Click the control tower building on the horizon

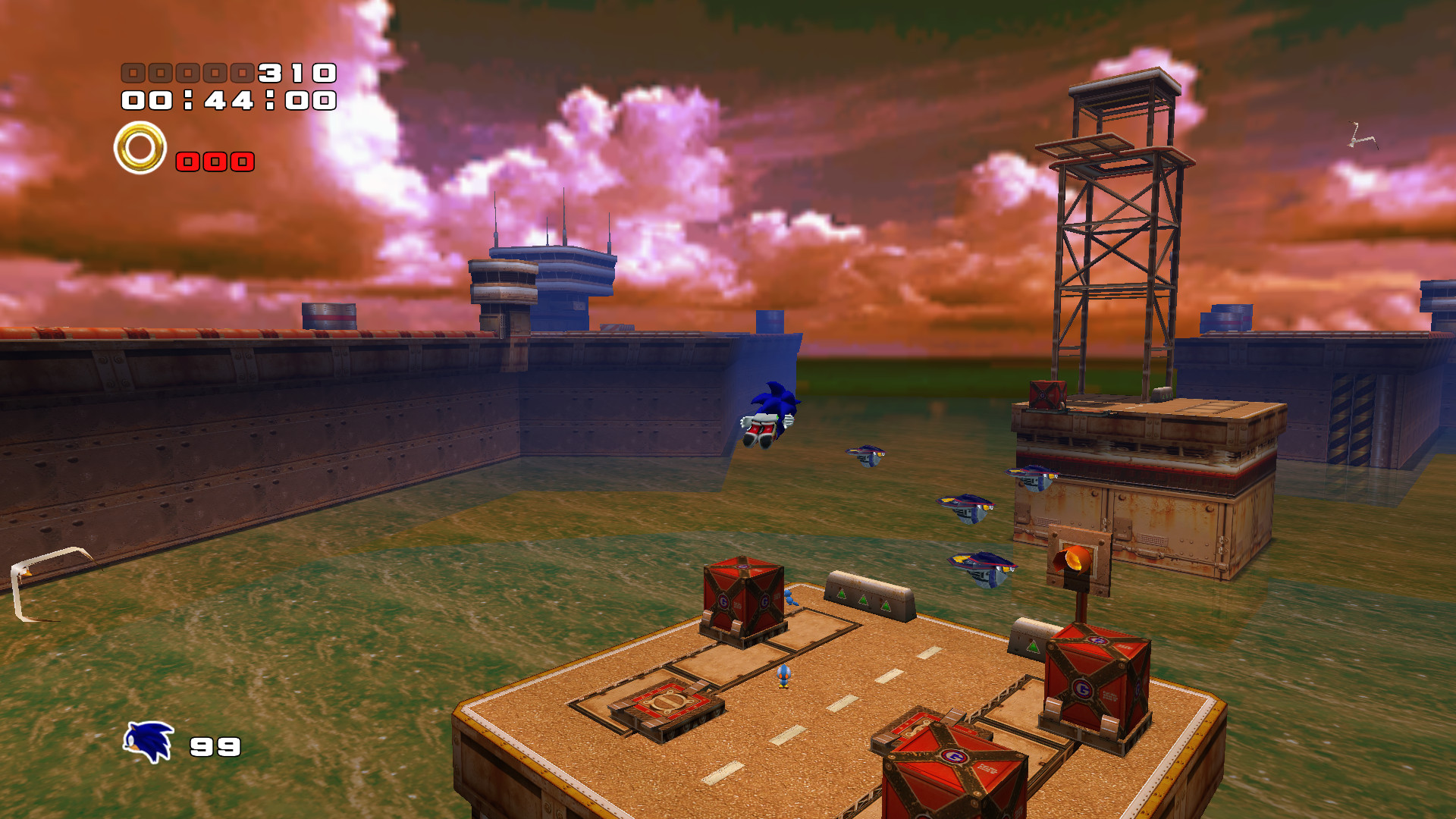[x=538, y=281]
